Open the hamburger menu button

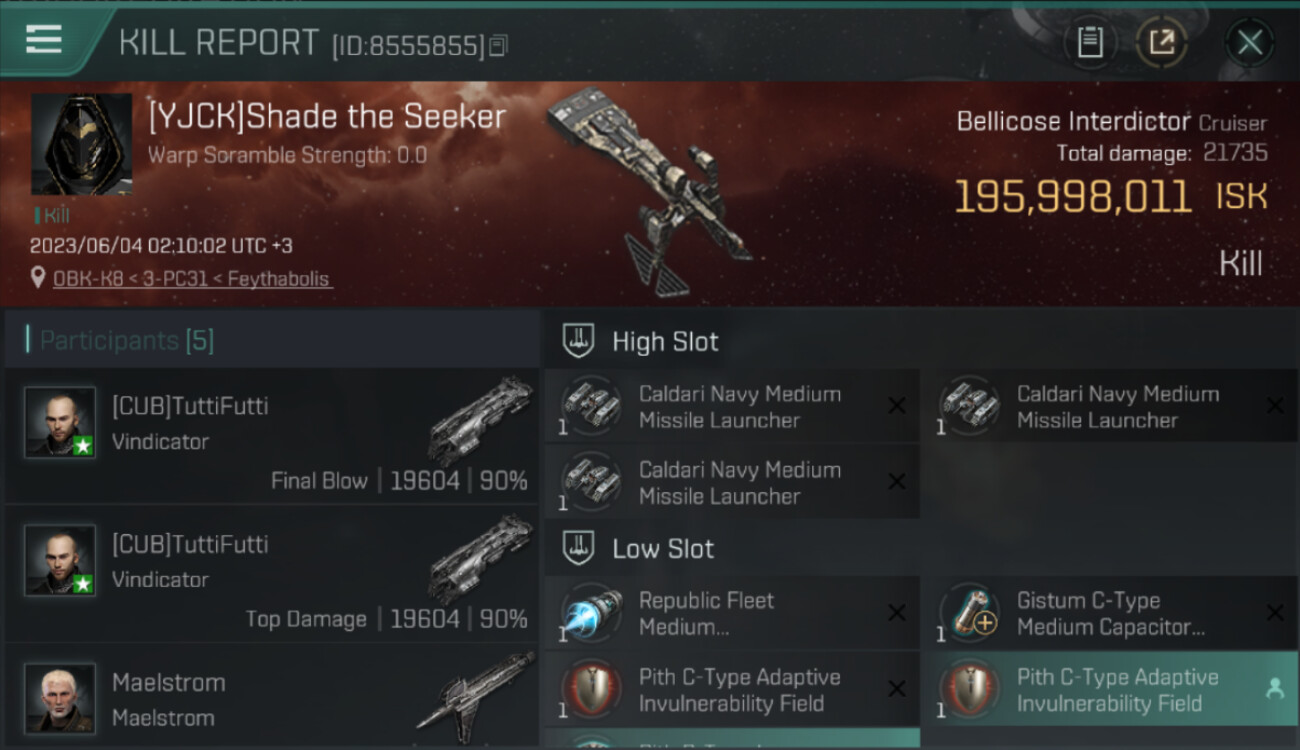(x=44, y=40)
